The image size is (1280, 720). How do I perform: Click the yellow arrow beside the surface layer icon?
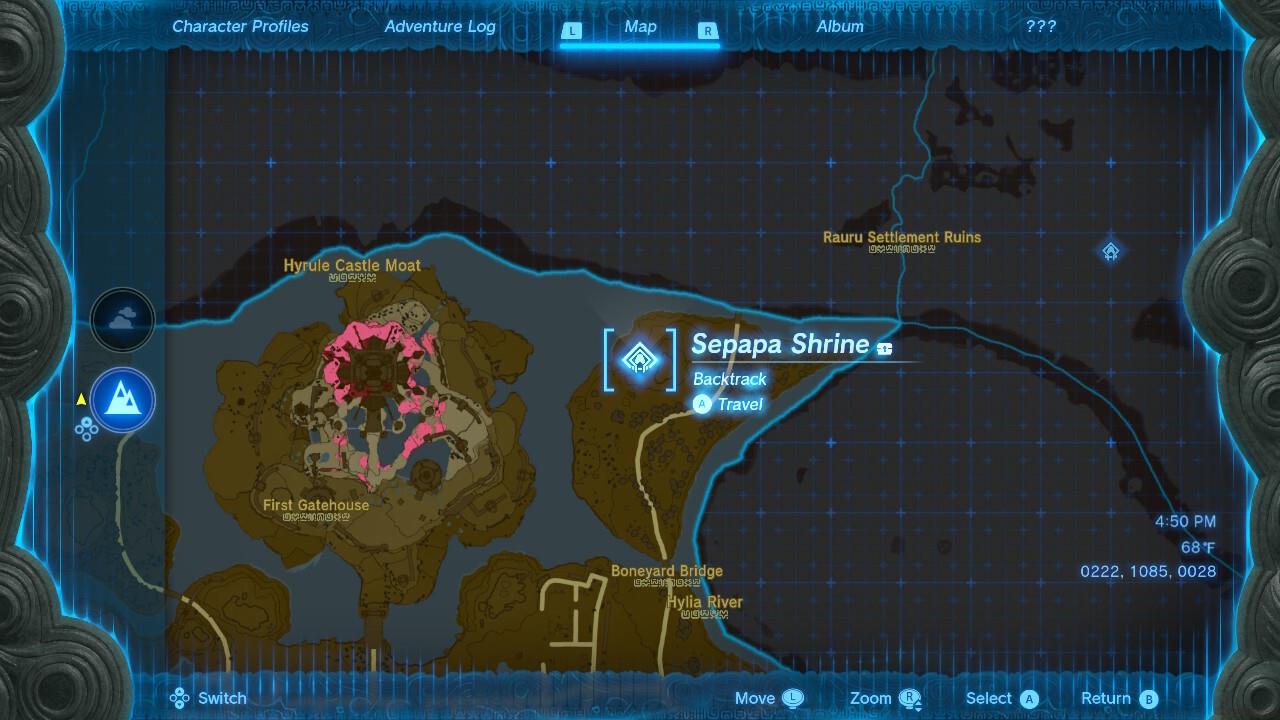(80, 396)
